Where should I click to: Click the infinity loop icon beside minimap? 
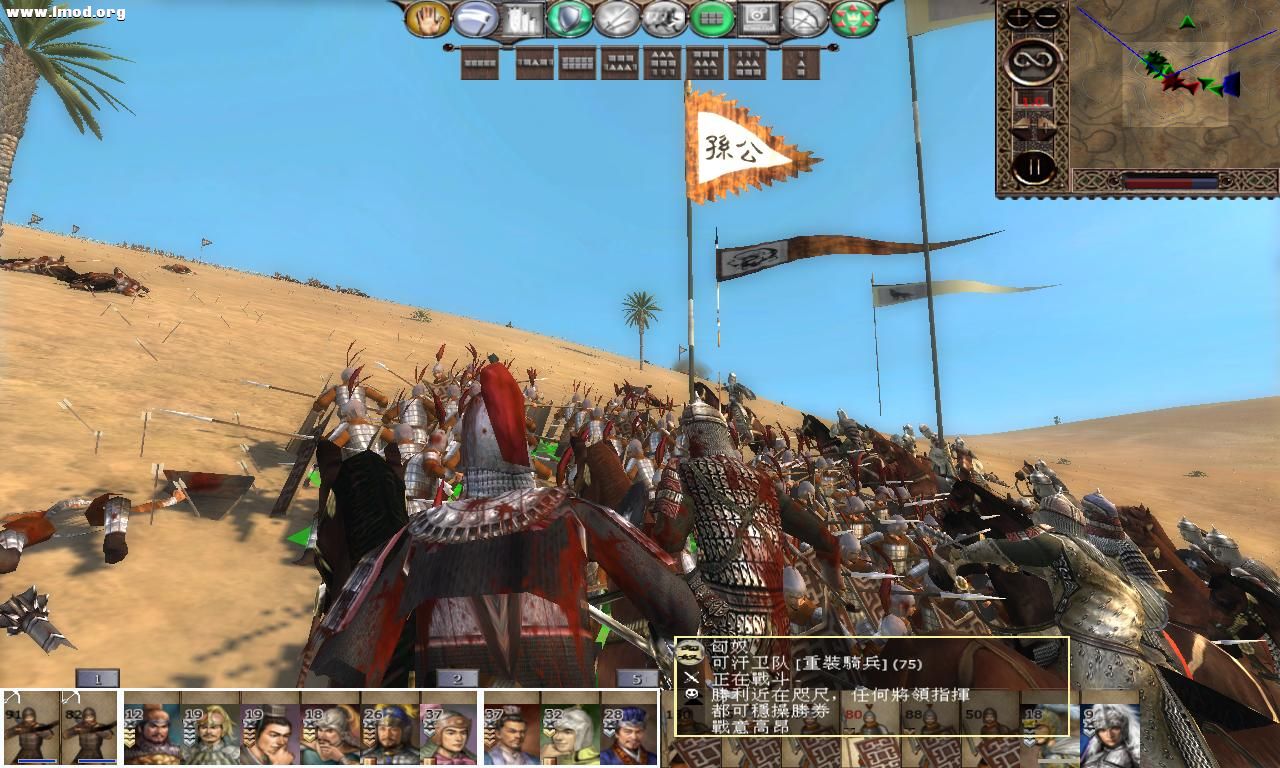point(1032,60)
